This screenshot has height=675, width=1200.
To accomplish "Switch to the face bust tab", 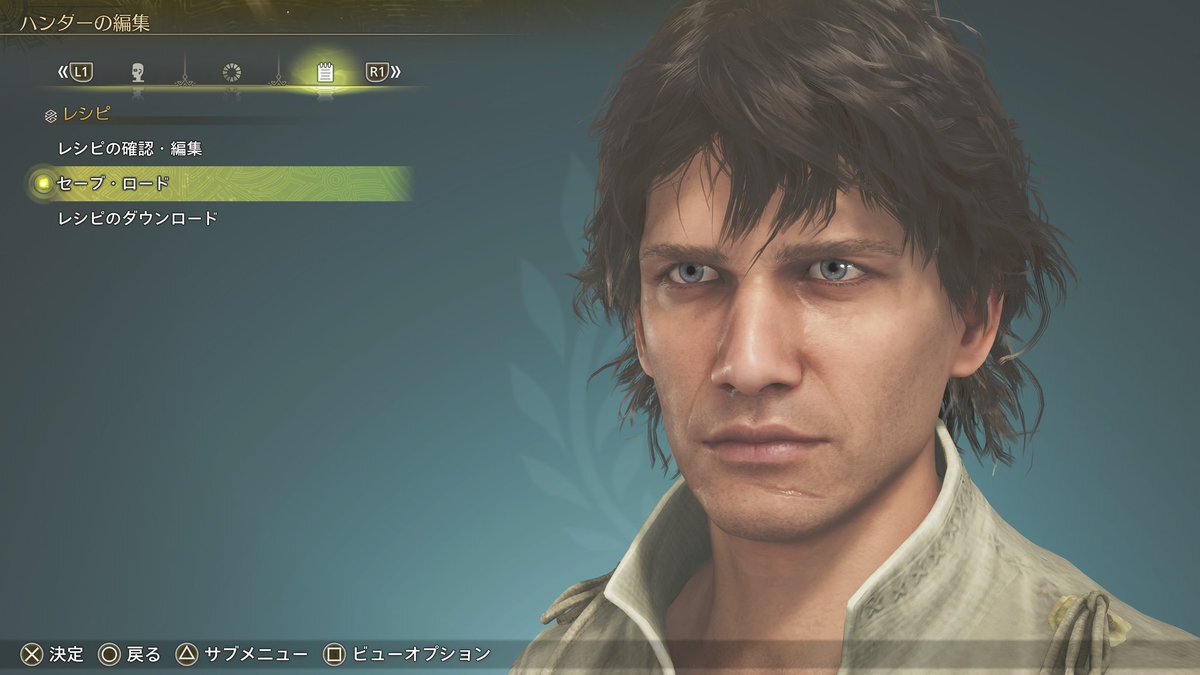I will pos(138,72).
